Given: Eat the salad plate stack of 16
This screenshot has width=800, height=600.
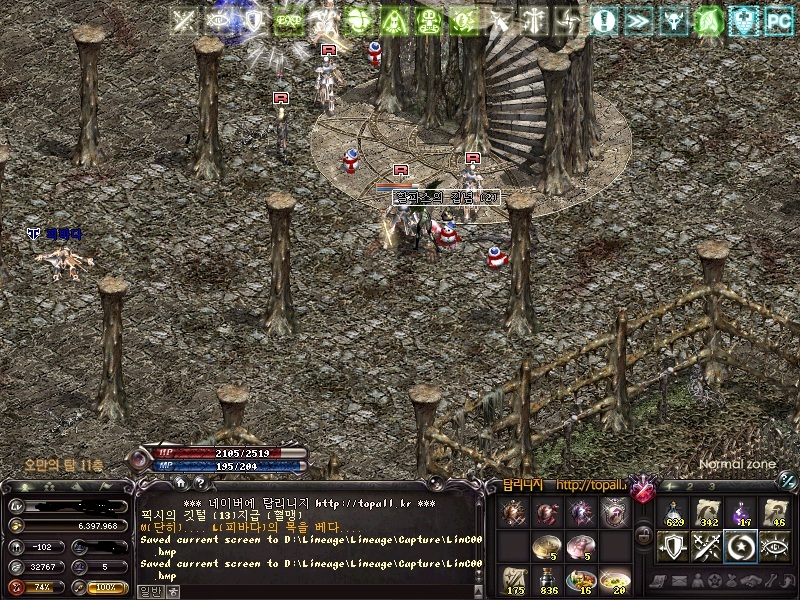Looking at the screenshot, I should point(582,580).
